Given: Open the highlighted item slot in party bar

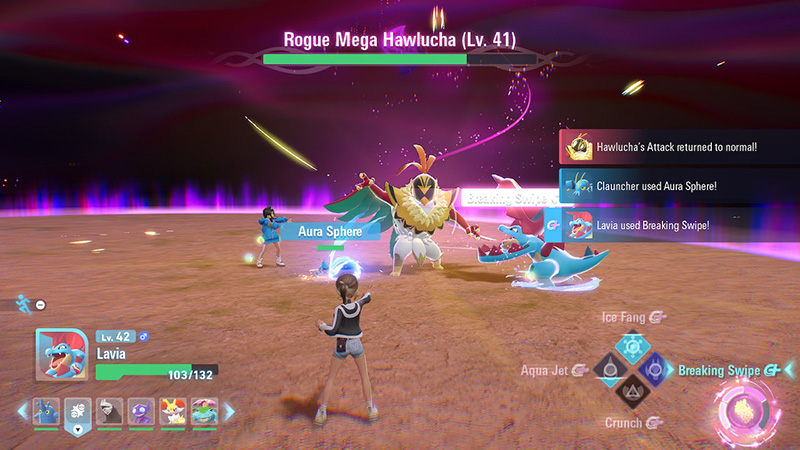Looking at the screenshot, I should (x=77, y=412).
